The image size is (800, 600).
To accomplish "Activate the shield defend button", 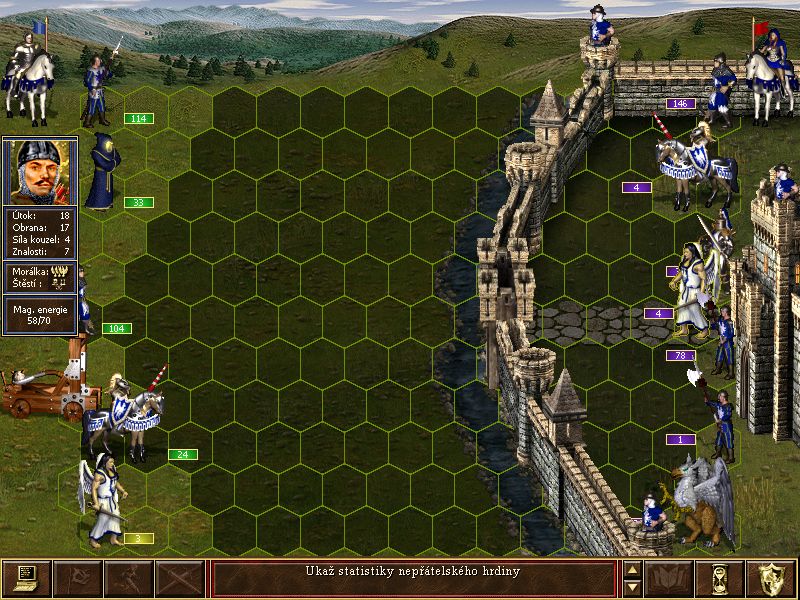I will (x=772, y=578).
